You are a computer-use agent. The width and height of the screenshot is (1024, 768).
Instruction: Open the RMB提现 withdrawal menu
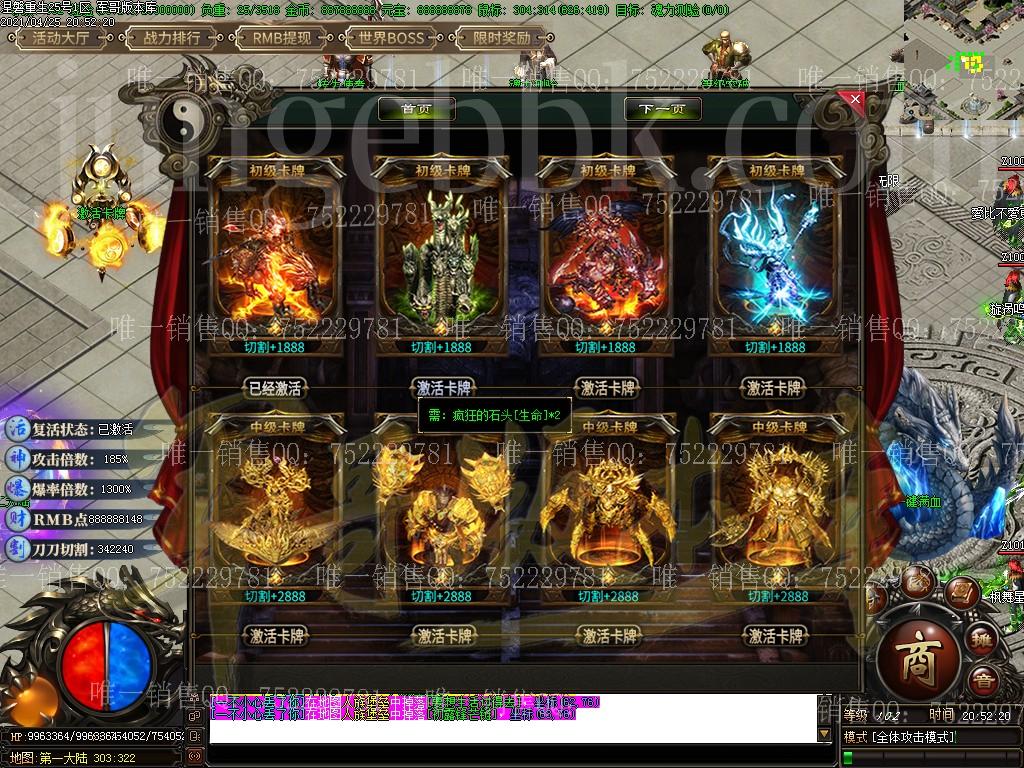(282, 38)
